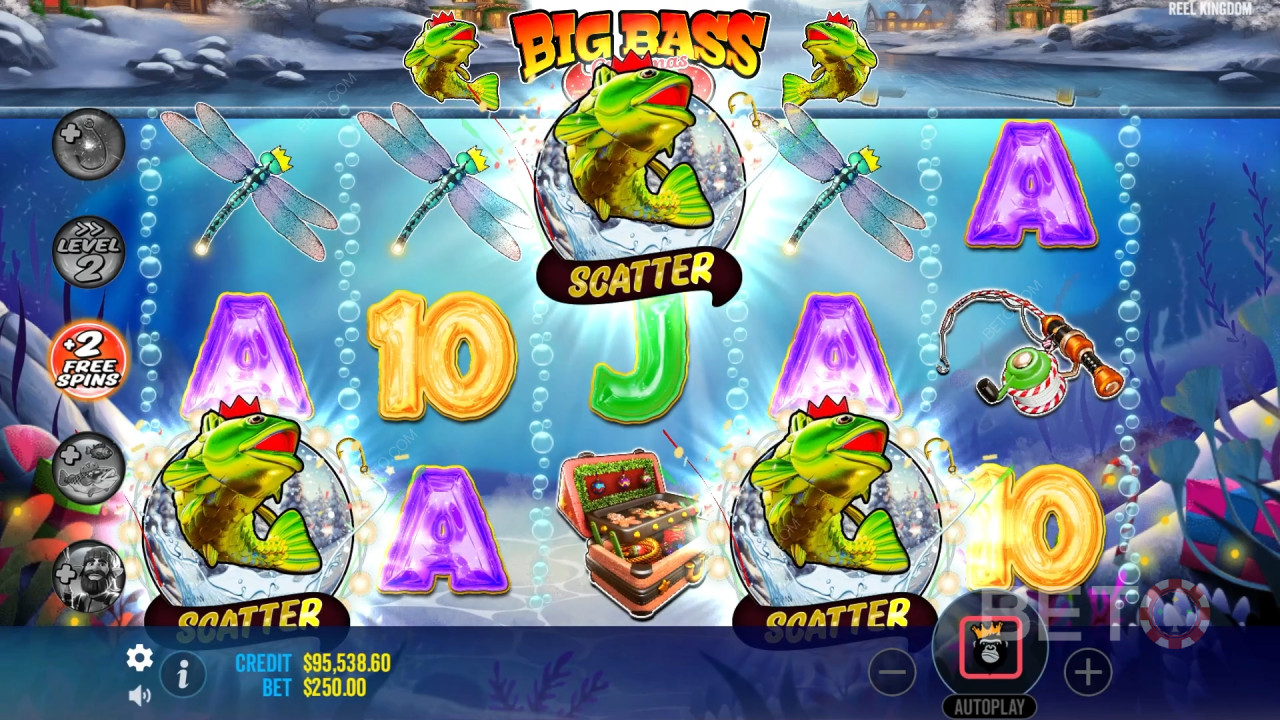
Task: Select the extra hook modifier icon
Action: (88, 144)
